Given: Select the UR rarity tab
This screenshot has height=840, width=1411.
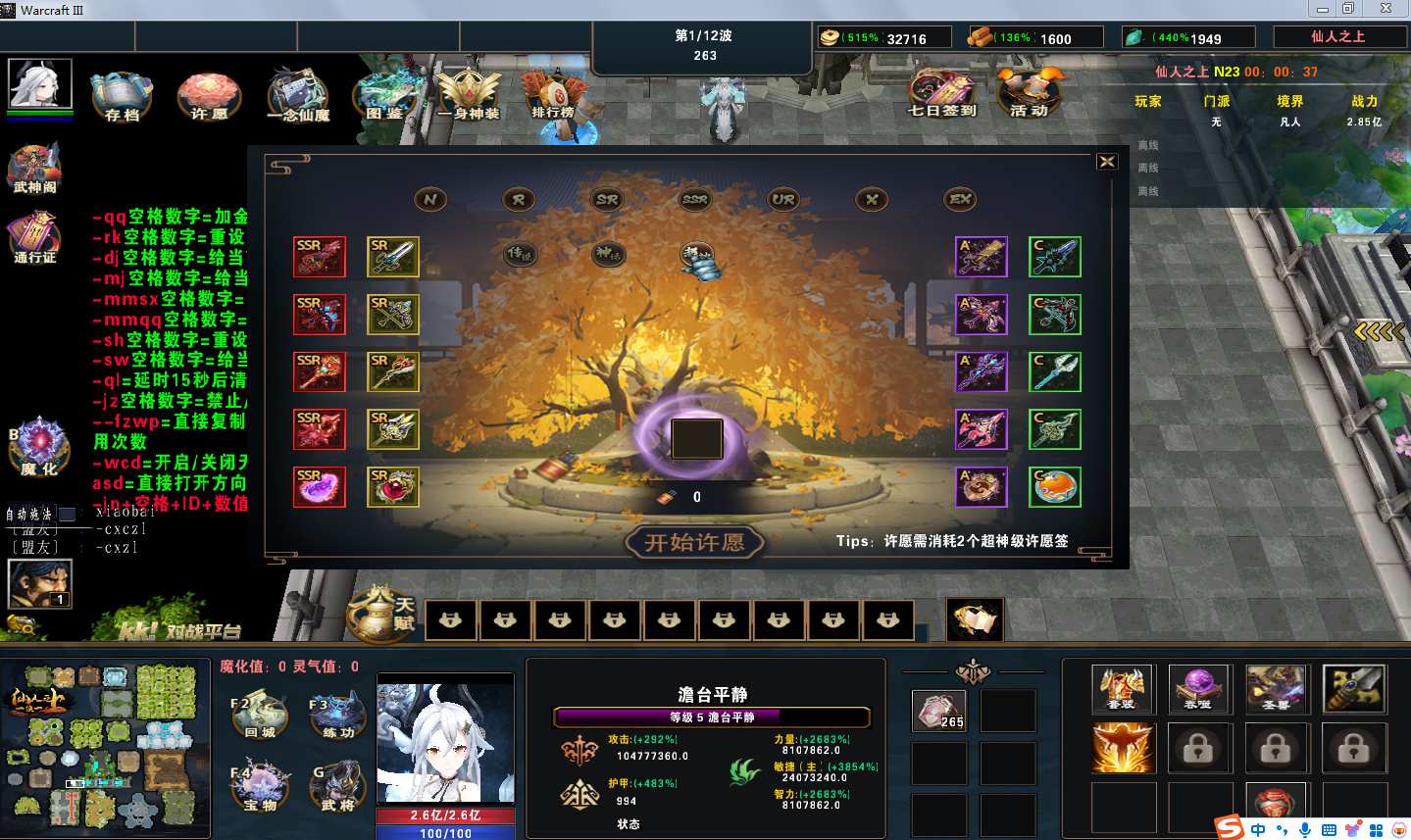Looking at the screenshot, I should coord(782,200).
